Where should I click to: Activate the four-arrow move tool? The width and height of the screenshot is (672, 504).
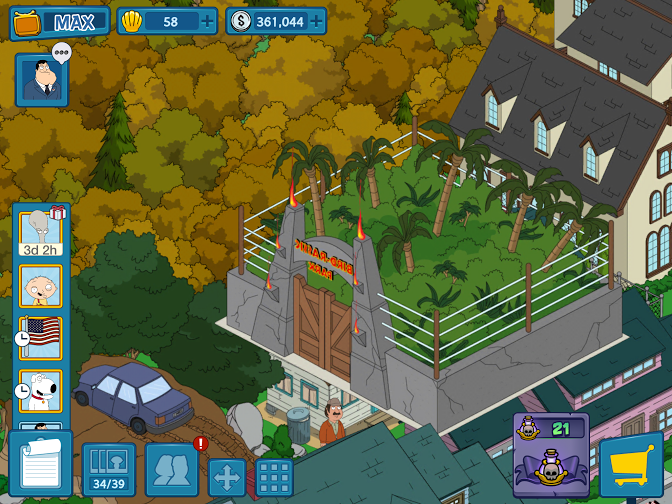click(227, 477)
